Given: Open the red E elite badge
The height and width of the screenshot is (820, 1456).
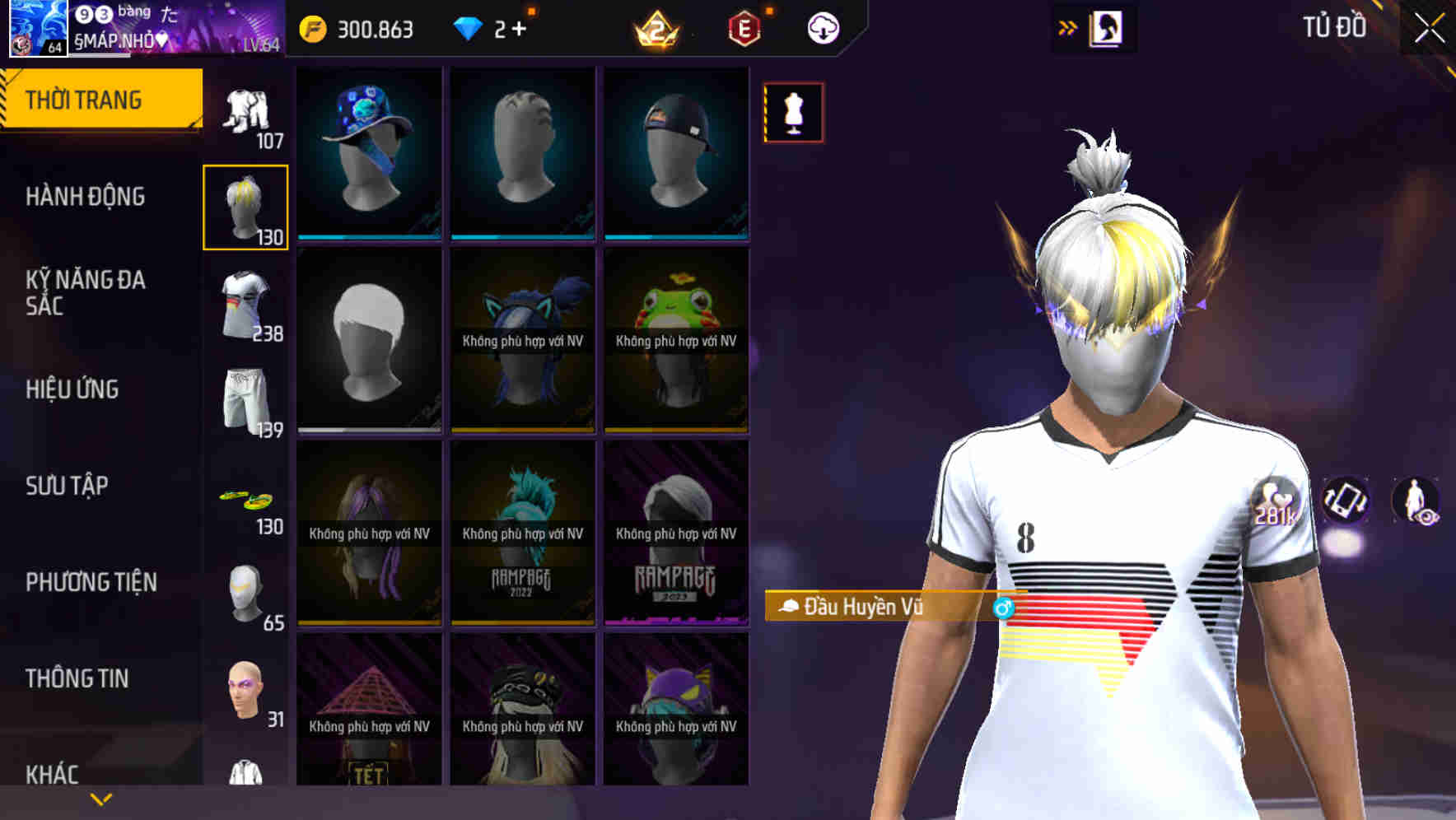Looking at the screenshot, I should 740,27.
